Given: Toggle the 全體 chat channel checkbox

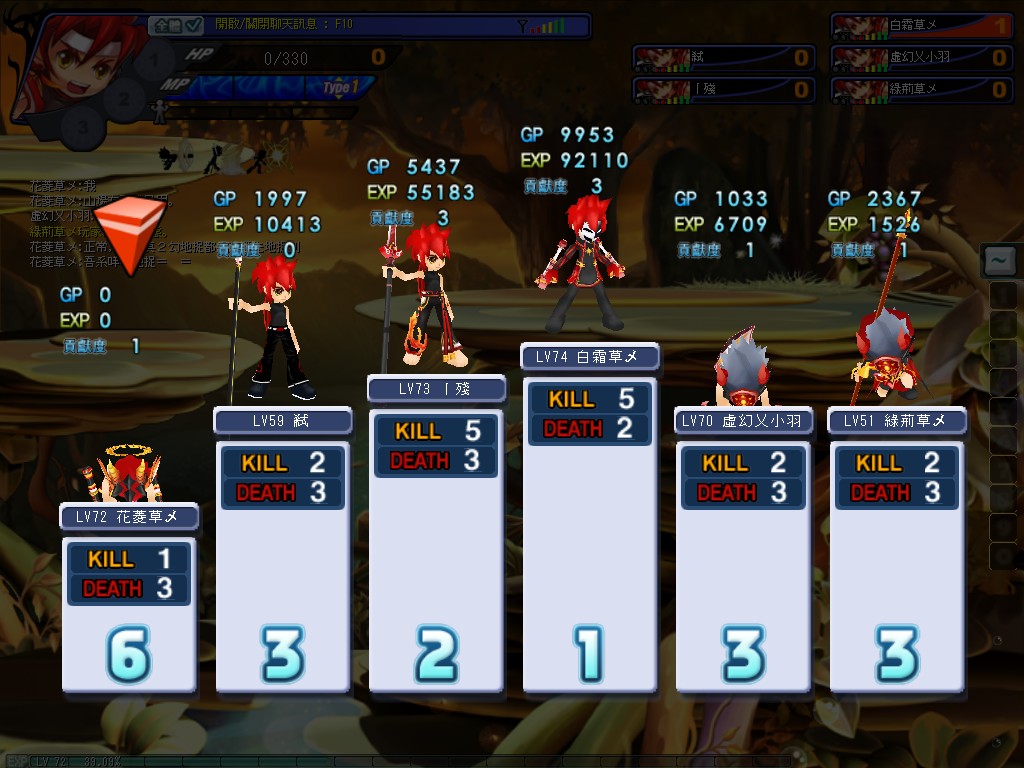Looking at the screenshot, I should [194, 25].
